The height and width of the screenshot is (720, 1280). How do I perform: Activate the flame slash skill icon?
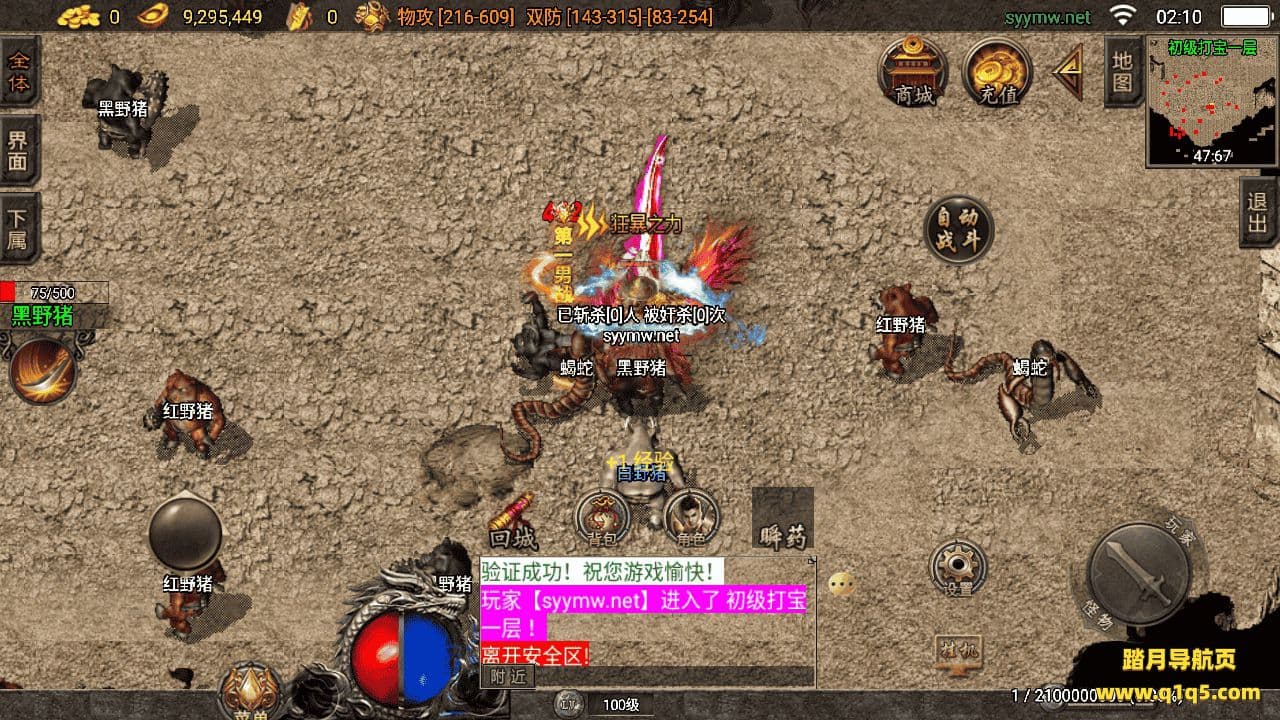pos(43,370)
